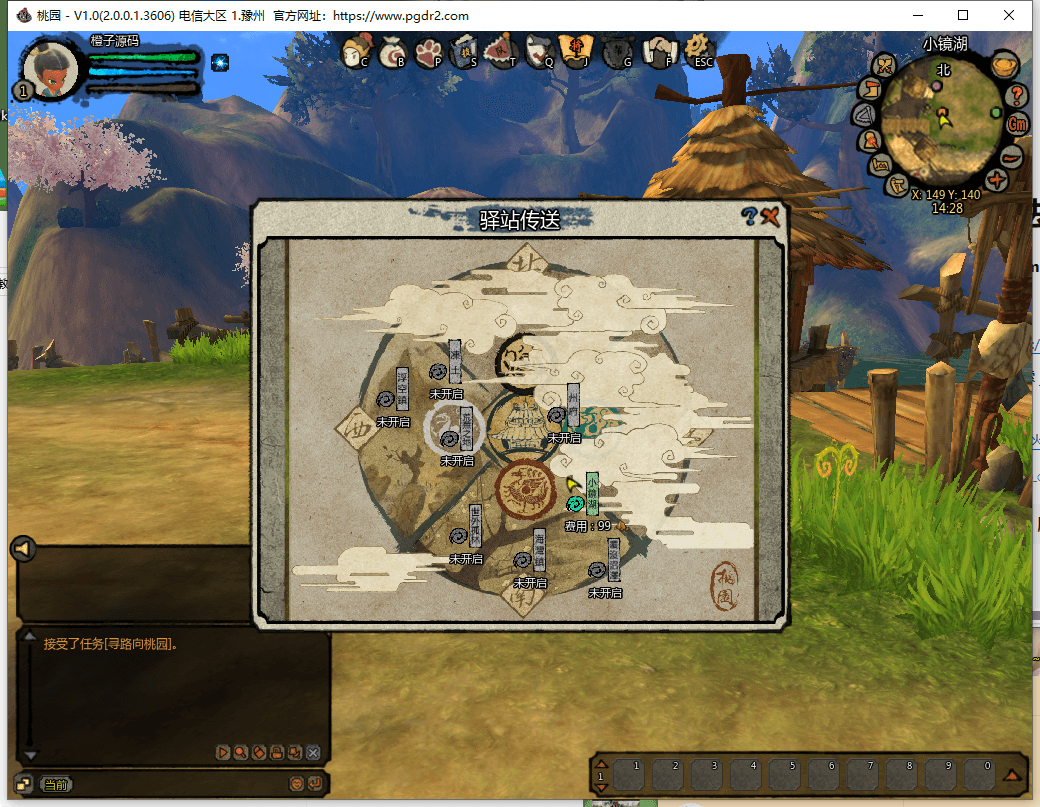The height and width of the screenshot is (807, 1040).
Task: Click the 当前 chat channel button
Action: click(x=56, y=785)
